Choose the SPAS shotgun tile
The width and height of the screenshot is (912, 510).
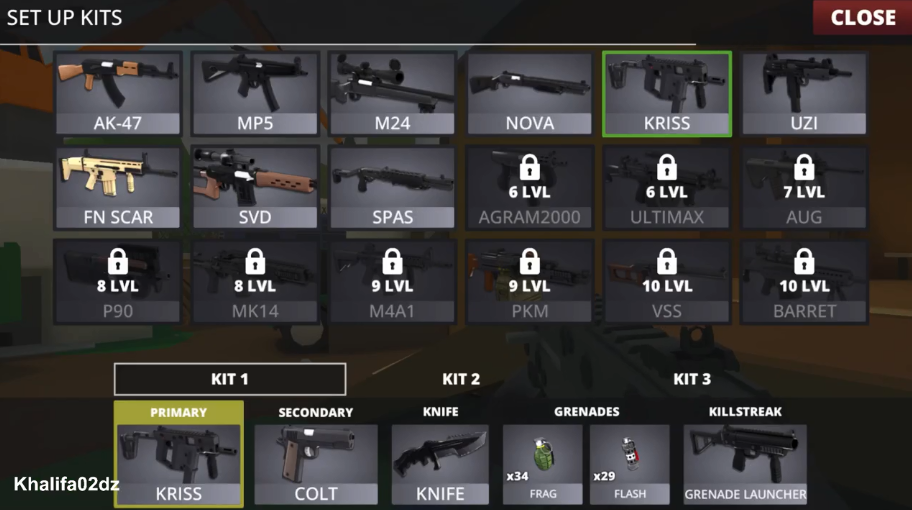point(392,187)
